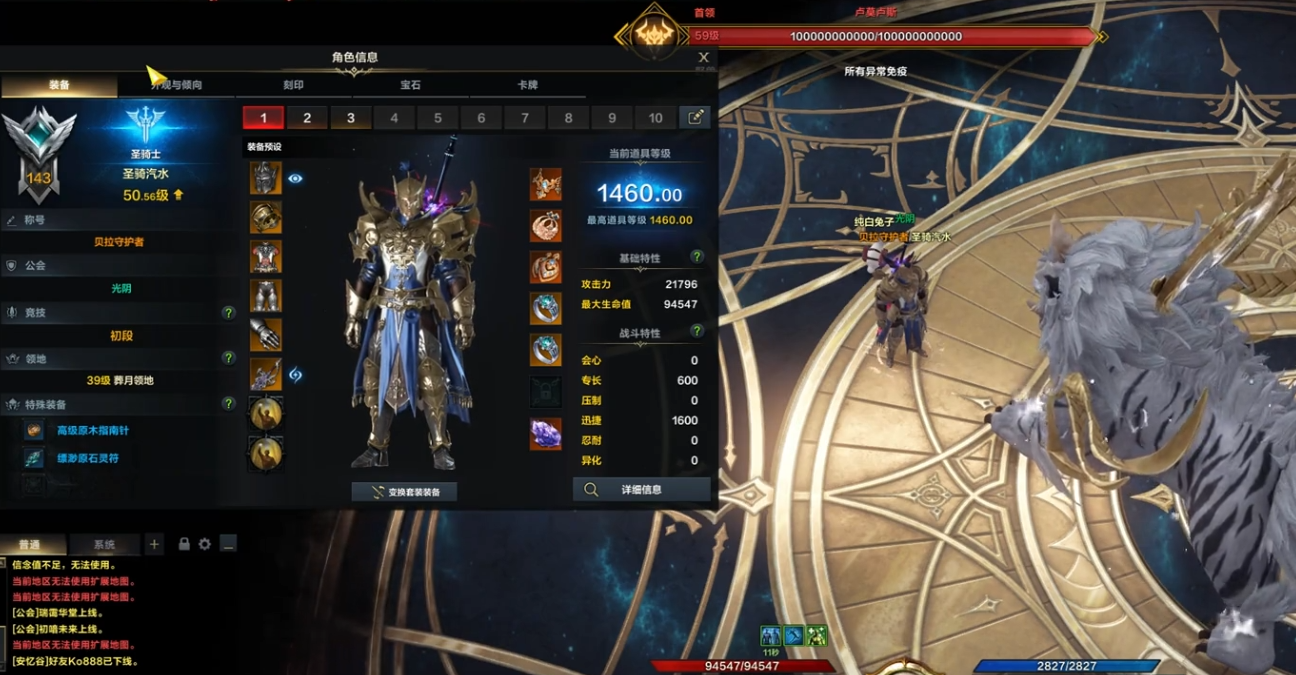Show the 卡牌 tab

click(x=527, y=85)
